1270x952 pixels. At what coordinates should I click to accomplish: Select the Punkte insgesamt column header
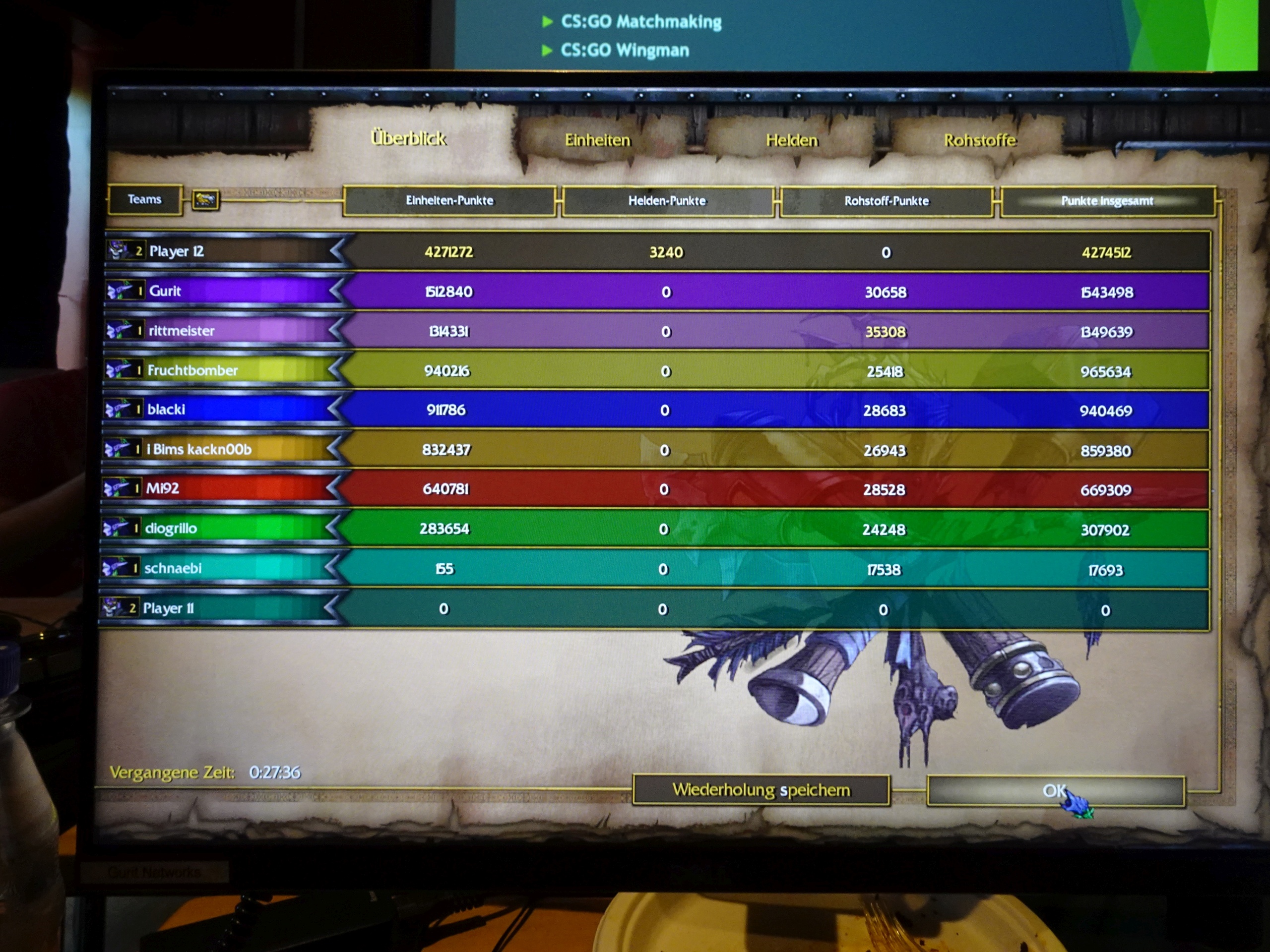(x=1106, y=201)
